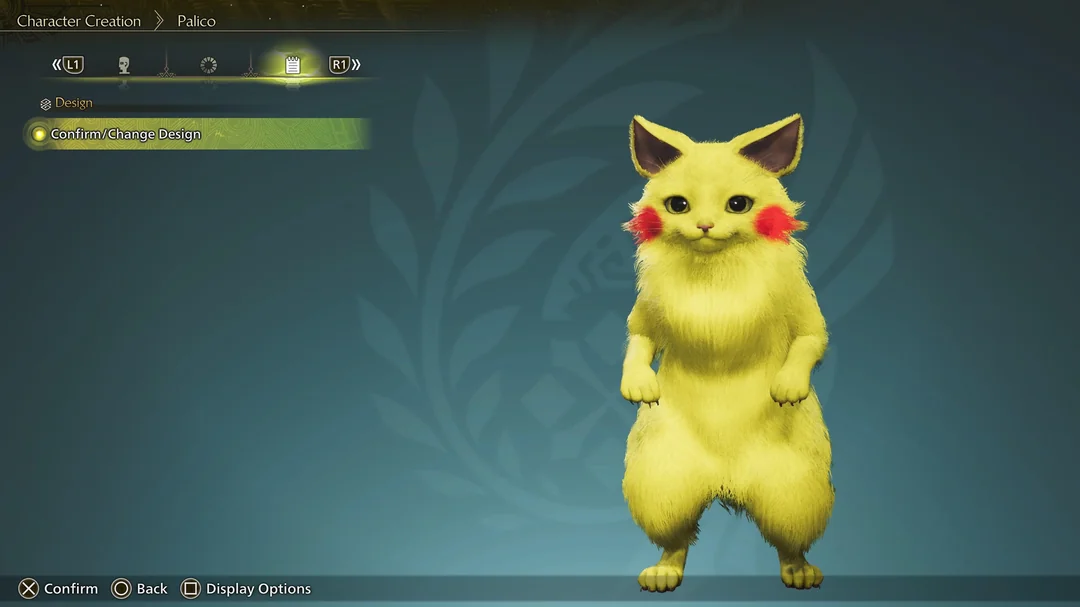Select the highlighted notepad design tab
Image resolution: width=1080 pixels, height=607 pixels.
293,65
